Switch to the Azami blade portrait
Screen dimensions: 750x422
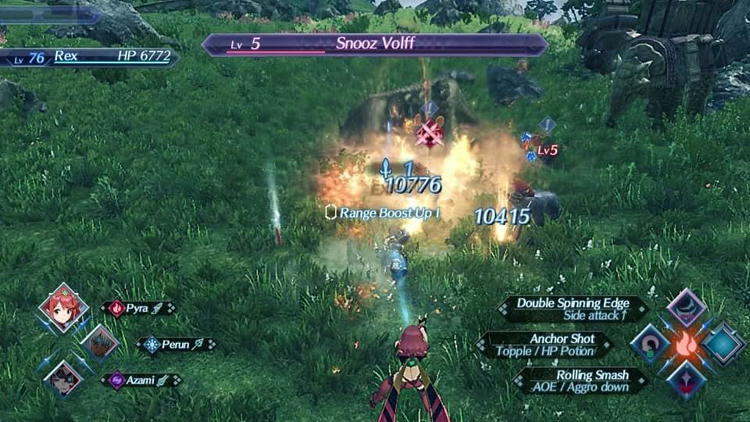click(x=64, y=379)
